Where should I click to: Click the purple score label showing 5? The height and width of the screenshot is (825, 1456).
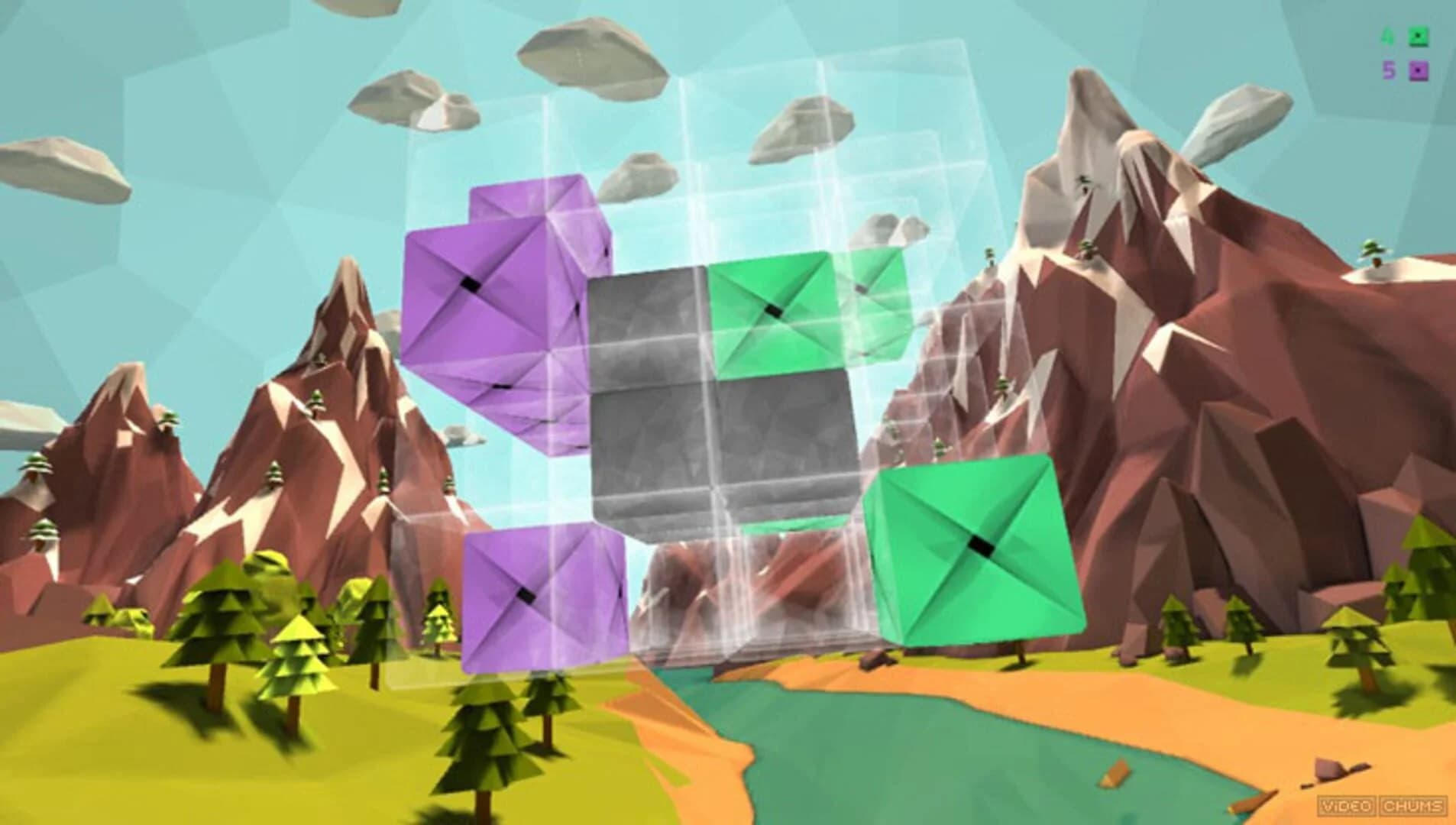(x=1390, y=70)
